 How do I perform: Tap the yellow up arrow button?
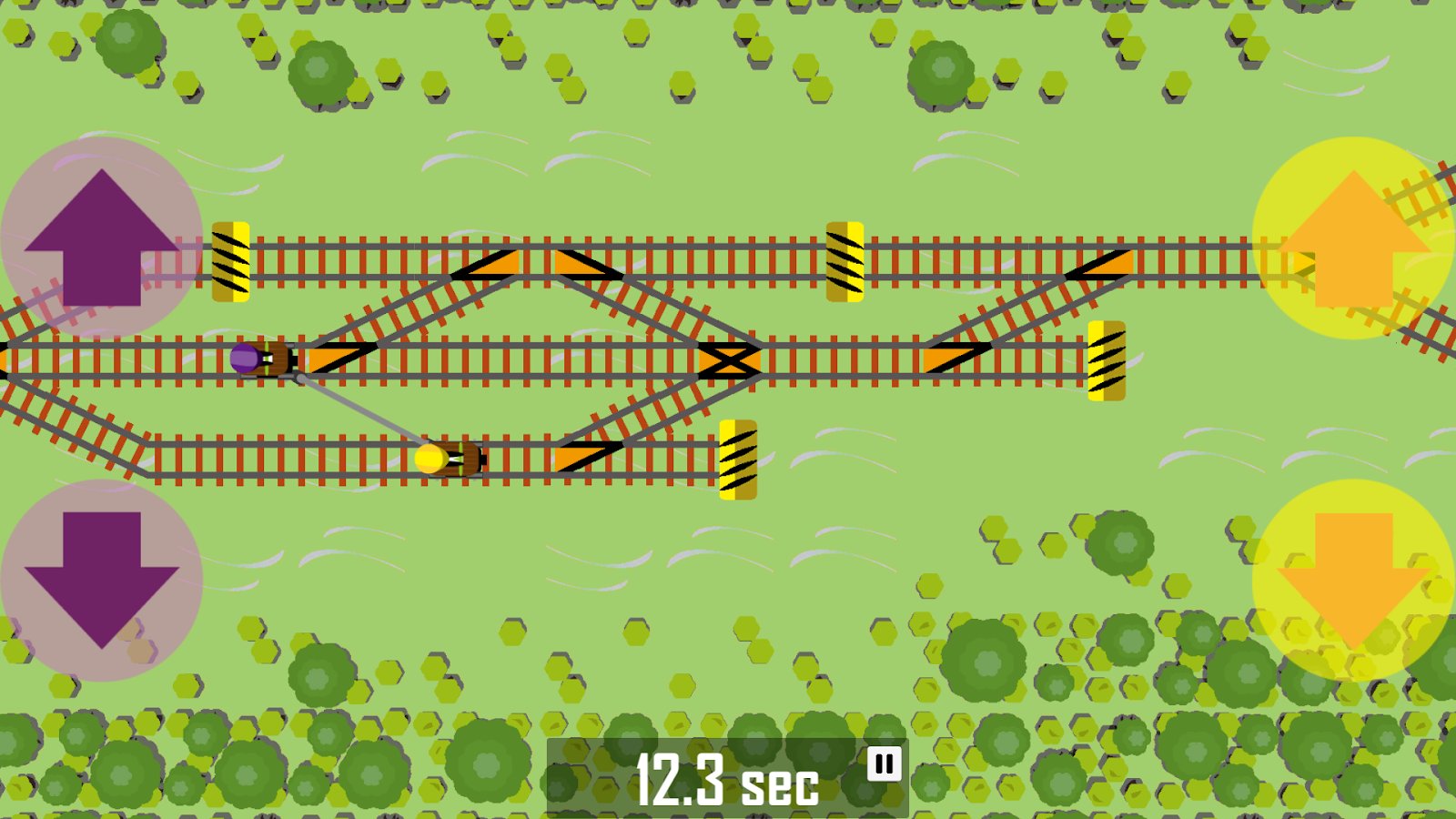(1353, 238)
